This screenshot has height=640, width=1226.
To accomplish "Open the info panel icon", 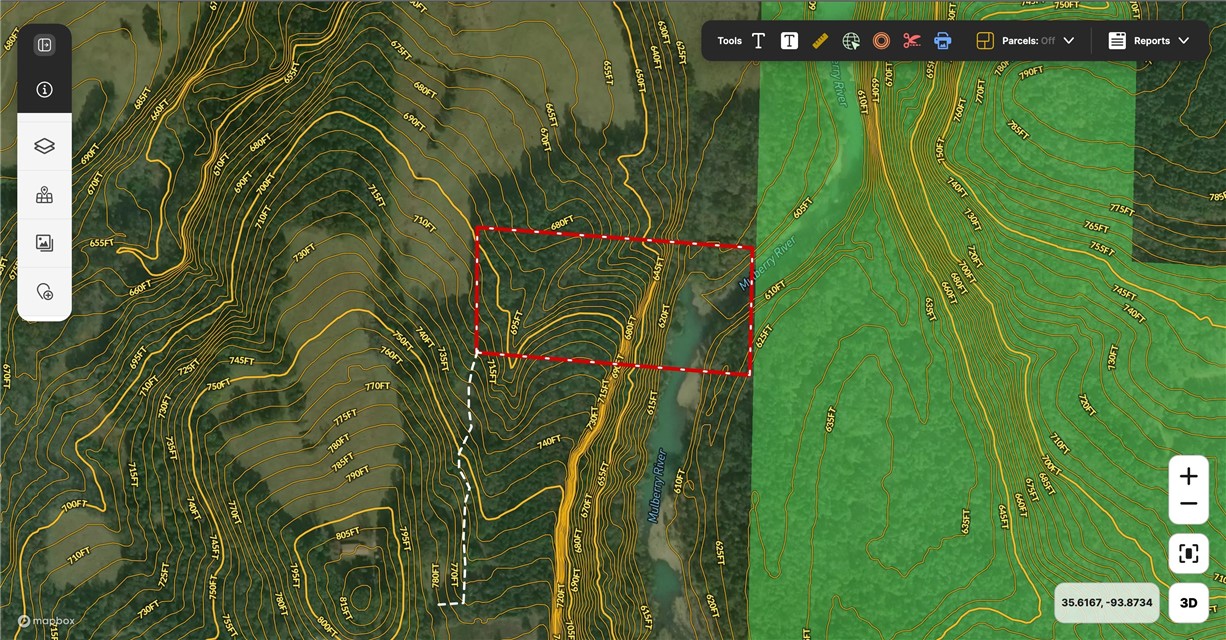I will [x=44, y=90].
